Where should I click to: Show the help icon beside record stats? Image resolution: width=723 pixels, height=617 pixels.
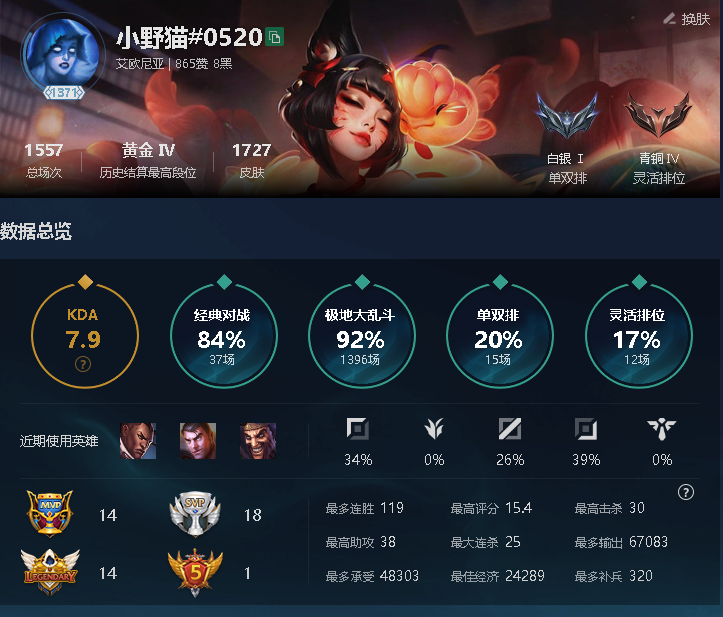685,492
